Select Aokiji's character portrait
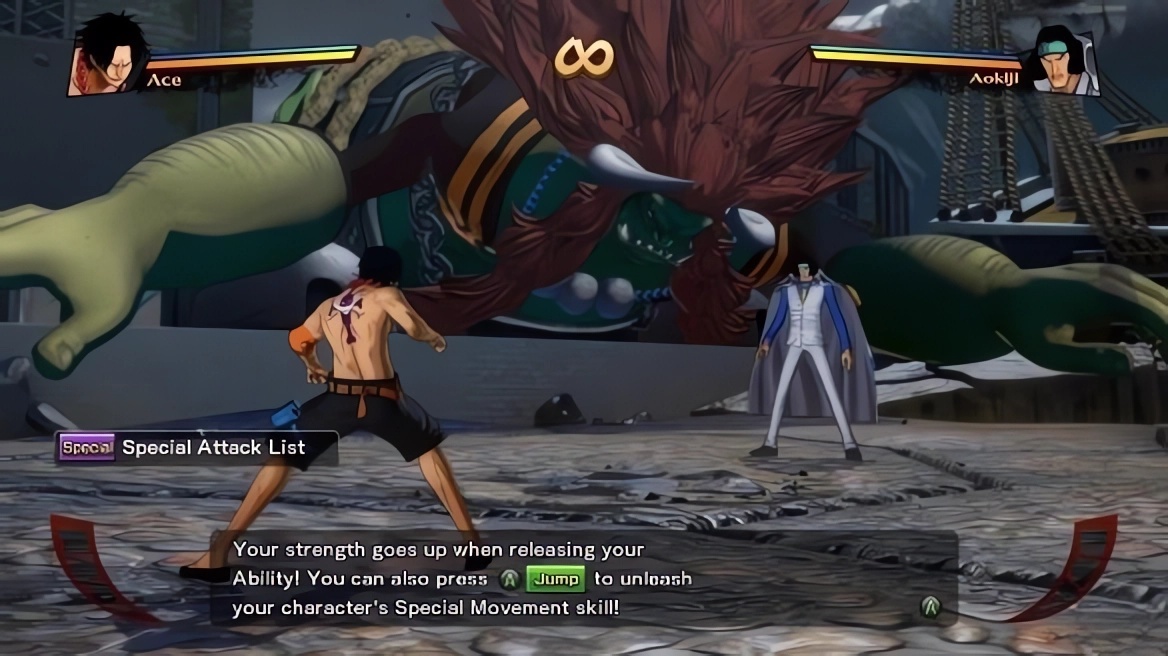This screenshot has width=1168, height=656. click(1064, 62)
